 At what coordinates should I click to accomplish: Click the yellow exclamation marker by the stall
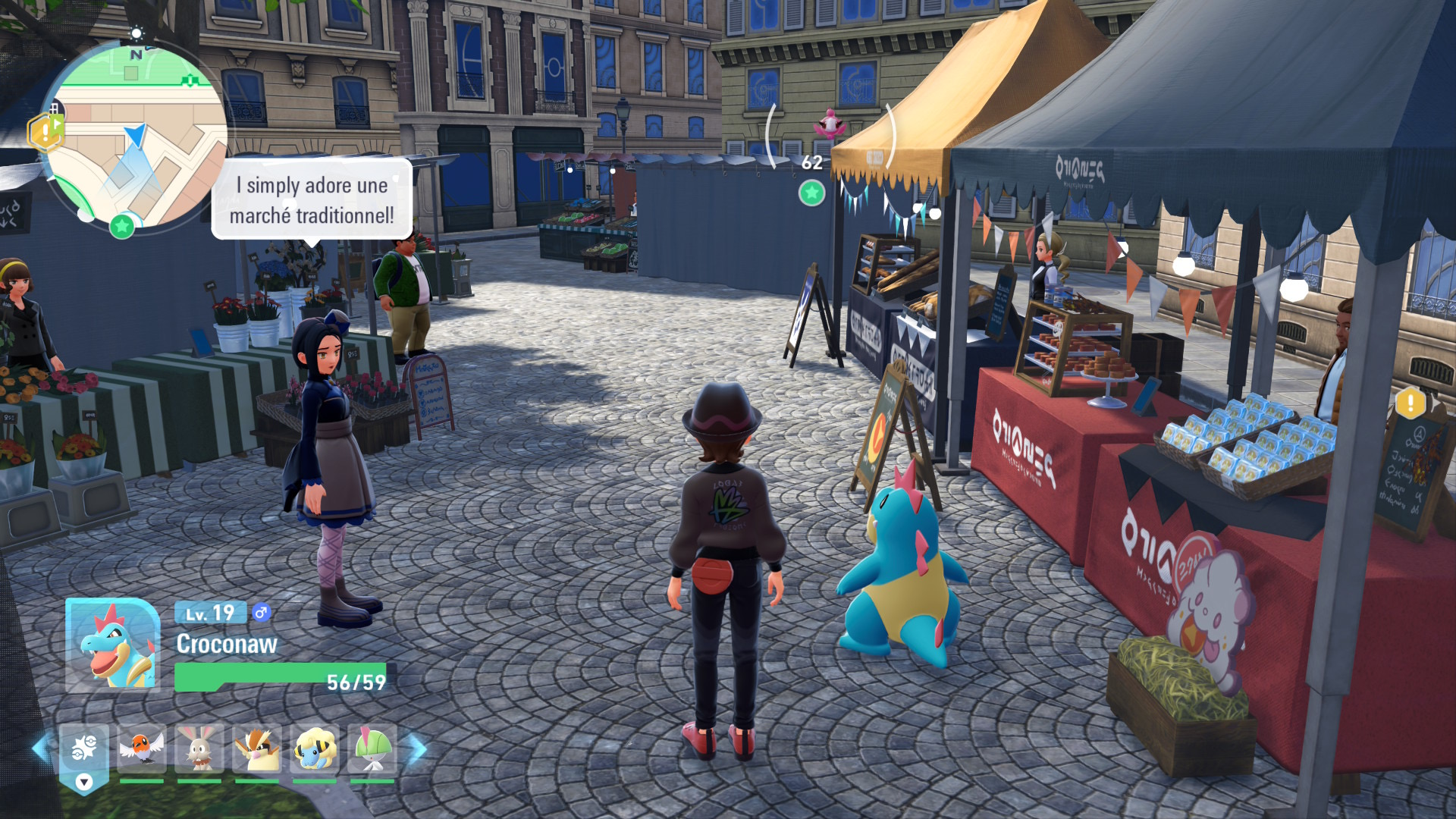pyautogui.click(x=1410, y=402)
